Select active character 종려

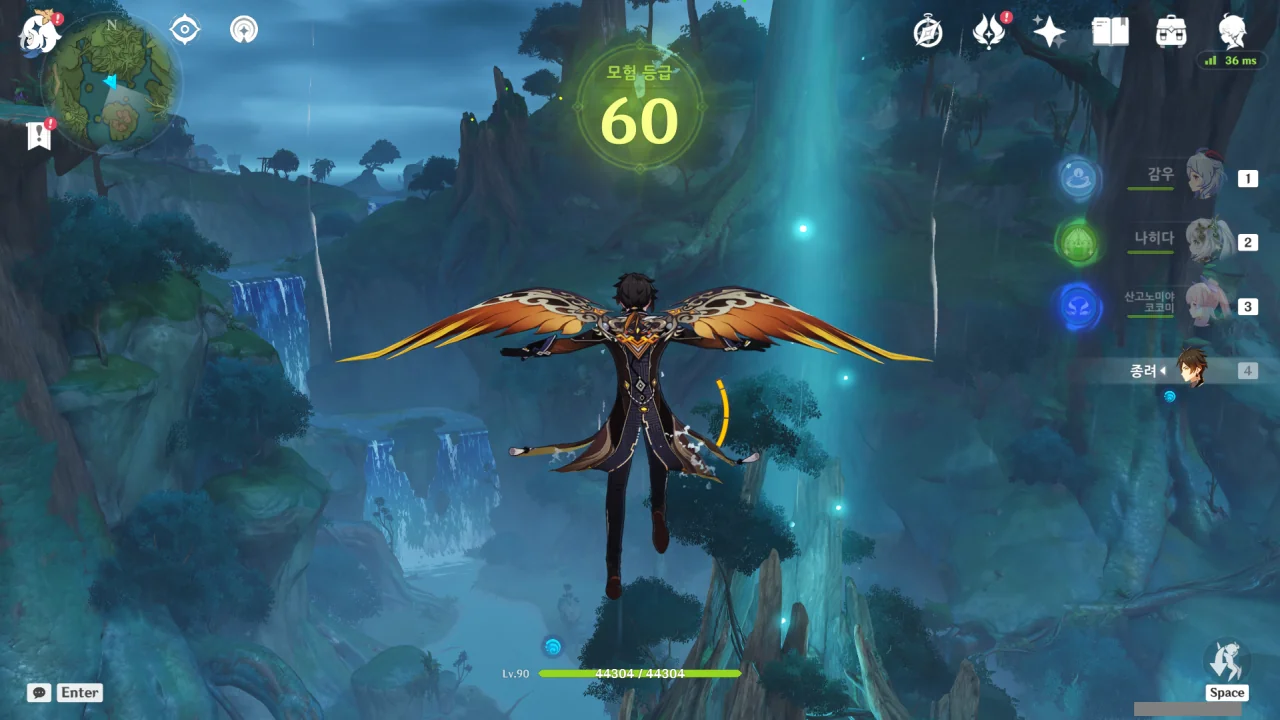pos(1192,369)
